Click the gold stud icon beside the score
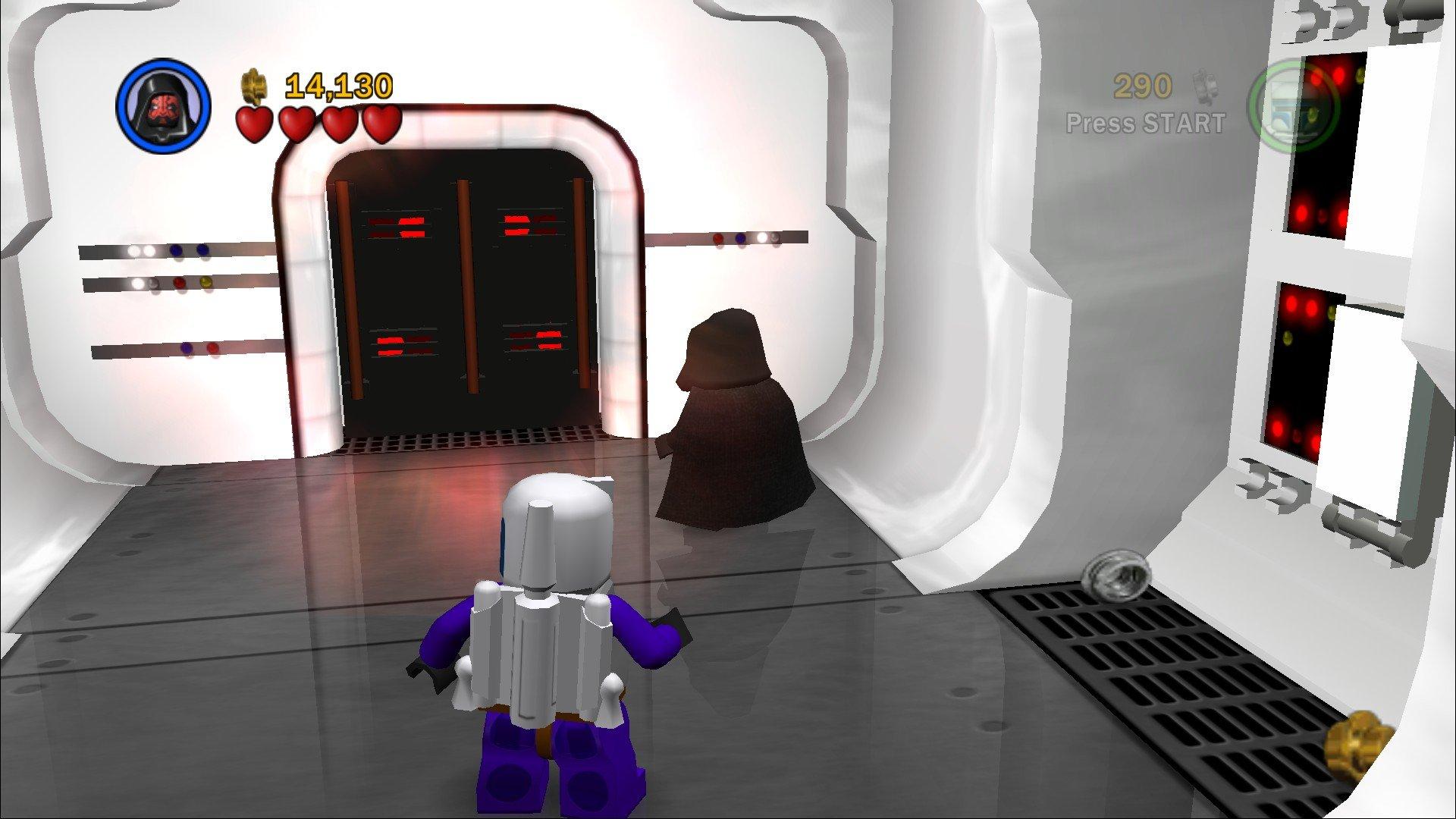This screenshot has width=1456, height=819. pos(253,86)
